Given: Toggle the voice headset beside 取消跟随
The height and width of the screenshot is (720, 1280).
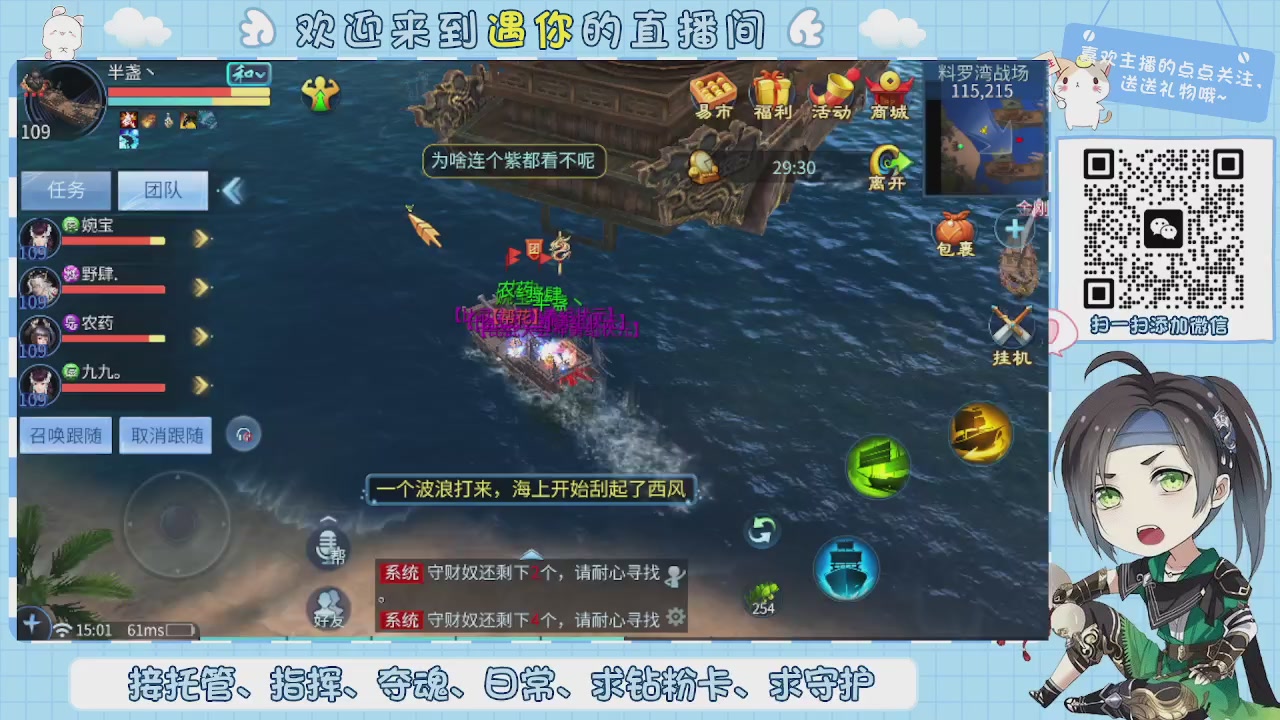Looking at the screenshot, I should point(244,434).
